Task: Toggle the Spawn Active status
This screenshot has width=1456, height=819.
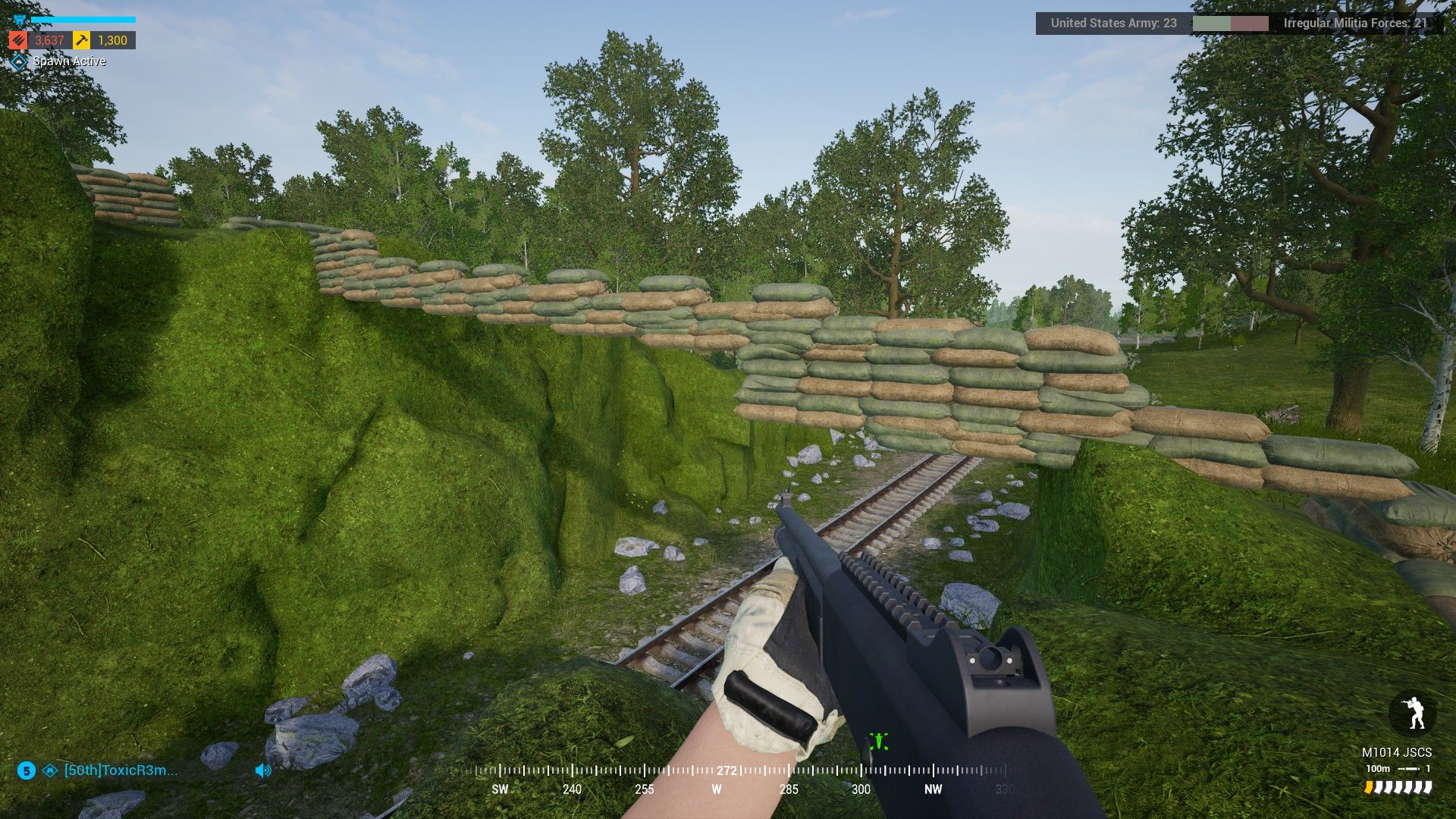Action: [x=68, y=61]
